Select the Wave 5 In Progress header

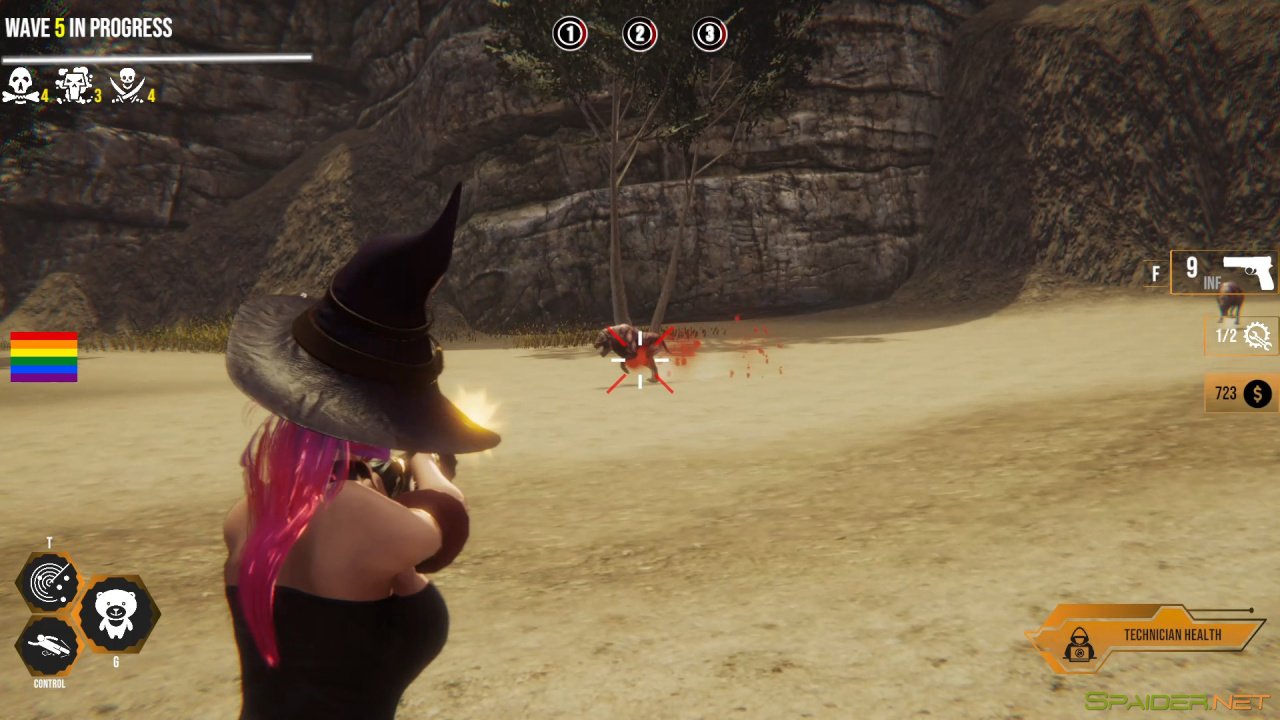pyautogui.click(x=86, y=29)
